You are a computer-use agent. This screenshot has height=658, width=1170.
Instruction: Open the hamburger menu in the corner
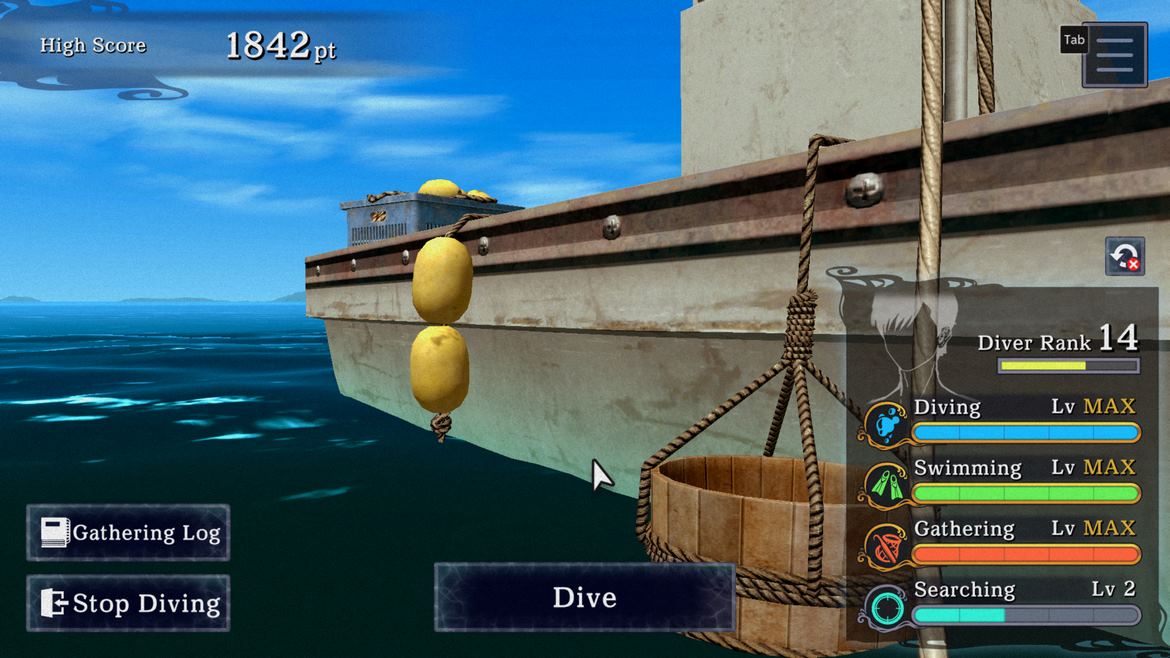pos(1114,54)
